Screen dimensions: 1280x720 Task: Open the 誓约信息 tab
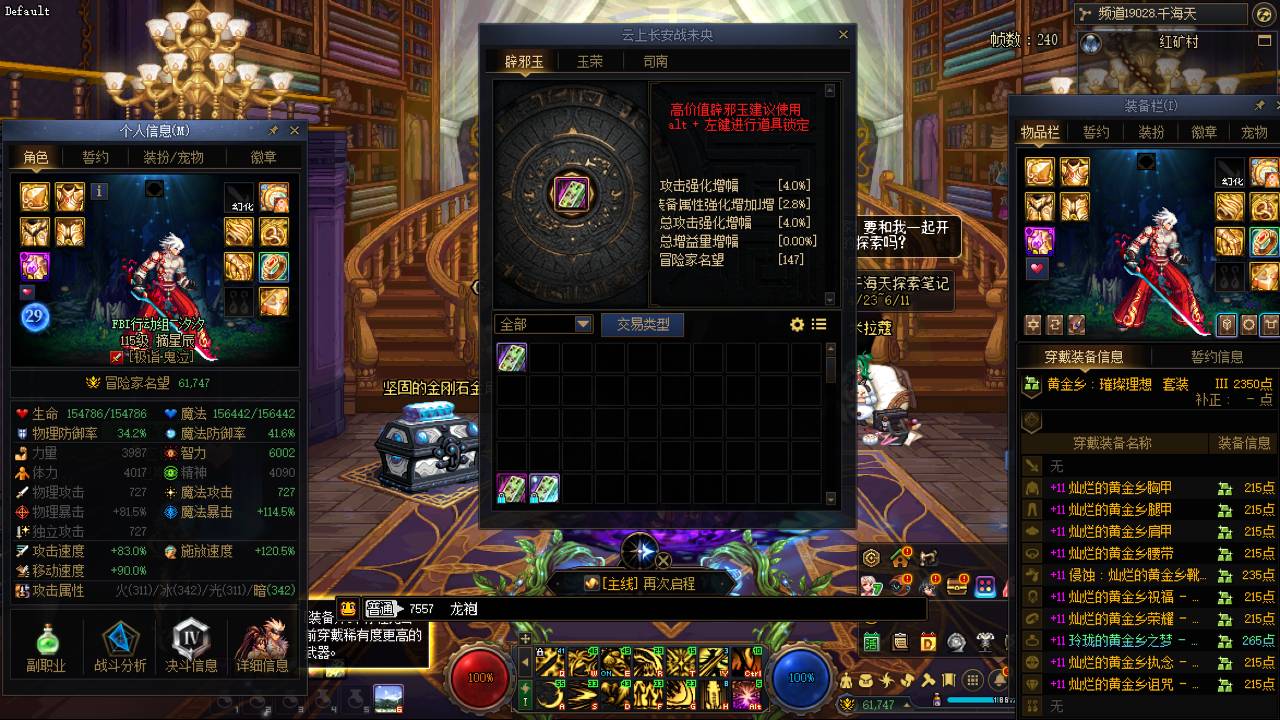(x=1216, y=356)
